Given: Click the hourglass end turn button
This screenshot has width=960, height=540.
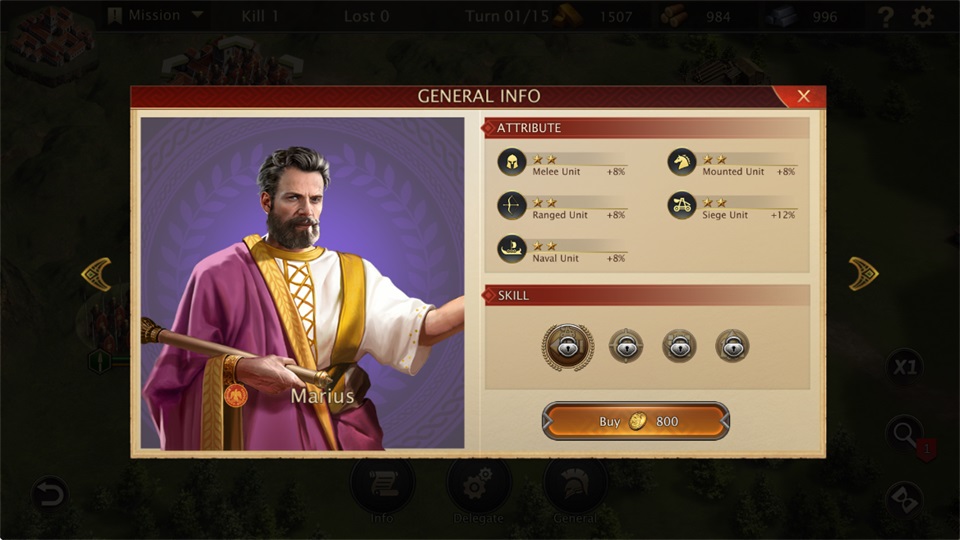Looking at the screenshot, I should pyautogui.click(x=904, y=499).
